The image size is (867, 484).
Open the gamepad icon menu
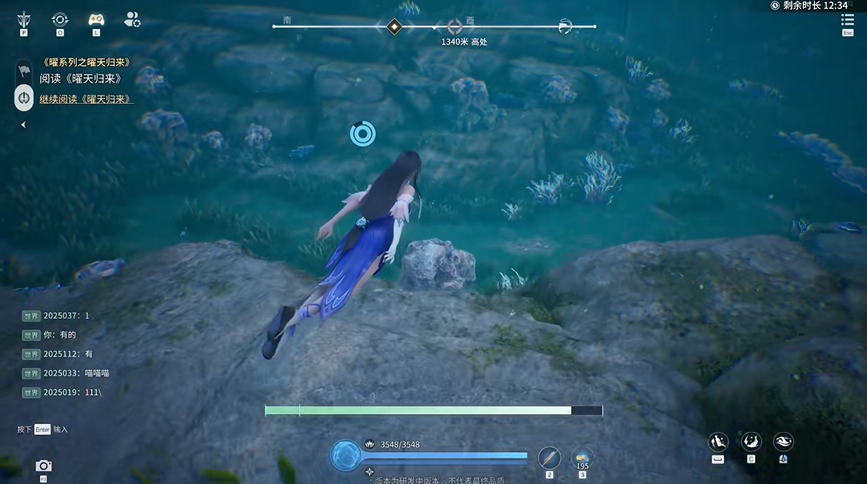(x=96, y=19)
